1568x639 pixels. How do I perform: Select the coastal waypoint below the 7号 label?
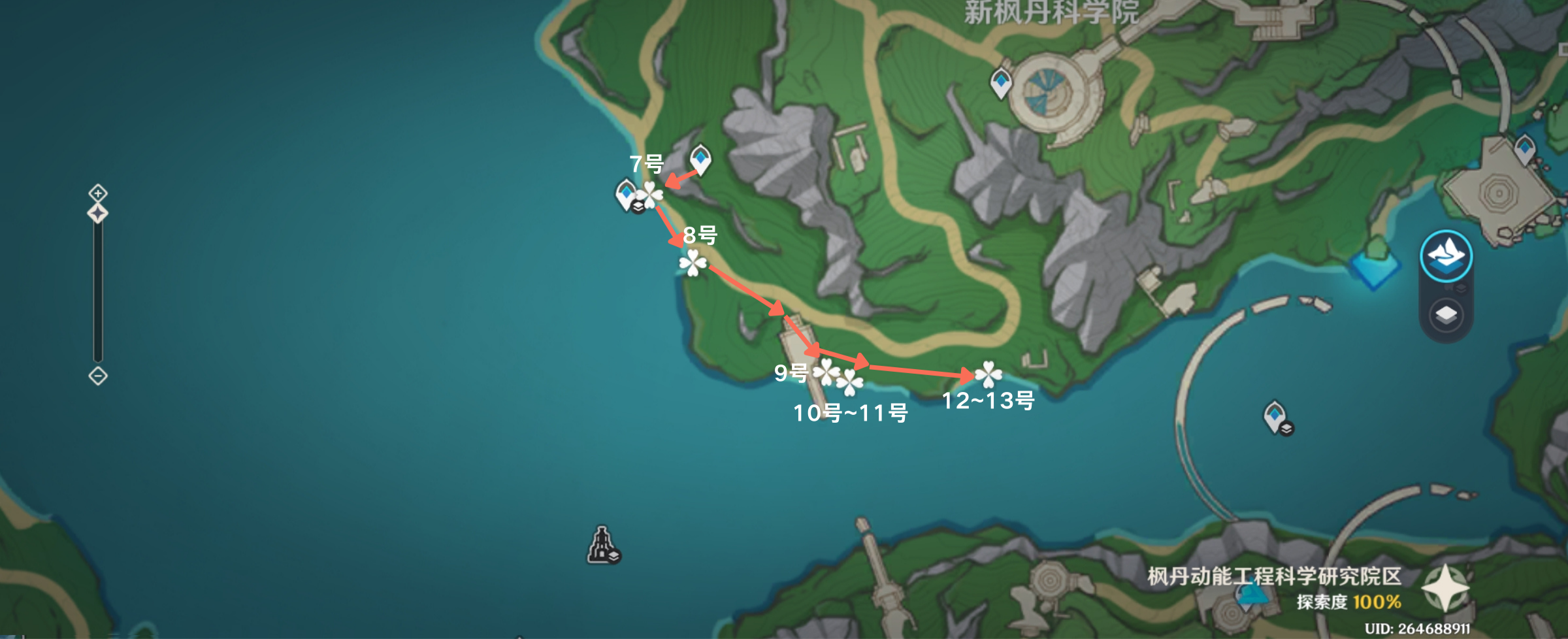click(626, 195)
